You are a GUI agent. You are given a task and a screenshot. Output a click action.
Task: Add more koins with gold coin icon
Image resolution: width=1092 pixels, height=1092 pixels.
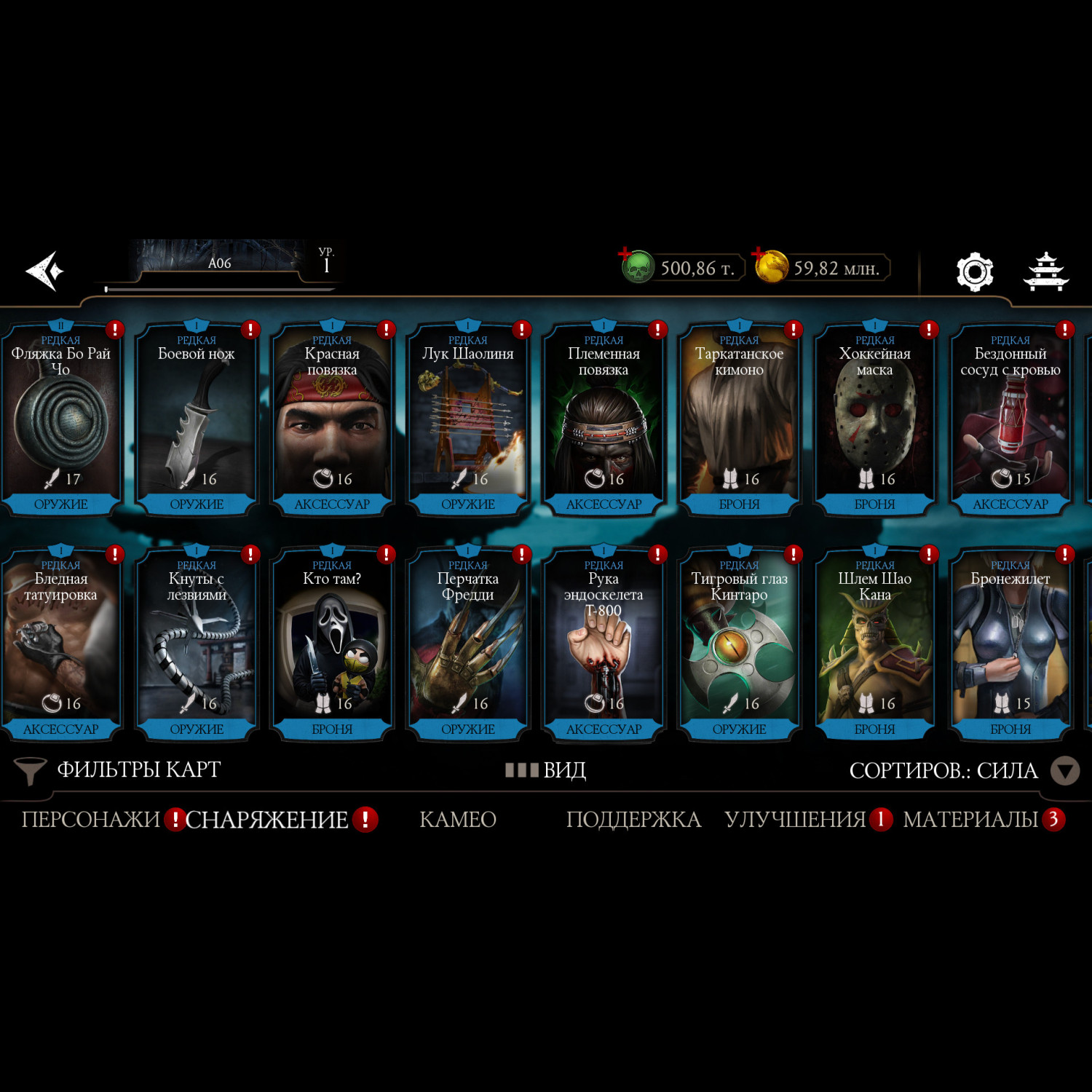[770, 266]
